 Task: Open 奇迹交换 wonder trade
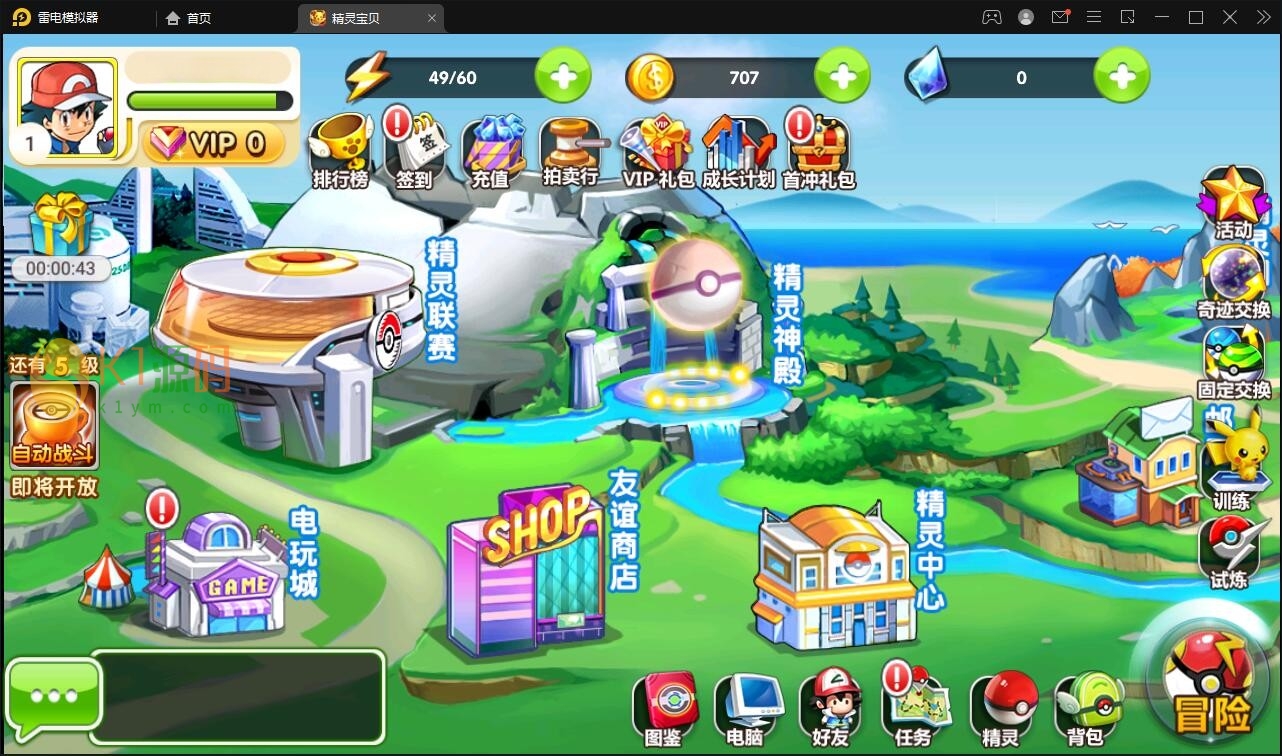point(1233,281)
